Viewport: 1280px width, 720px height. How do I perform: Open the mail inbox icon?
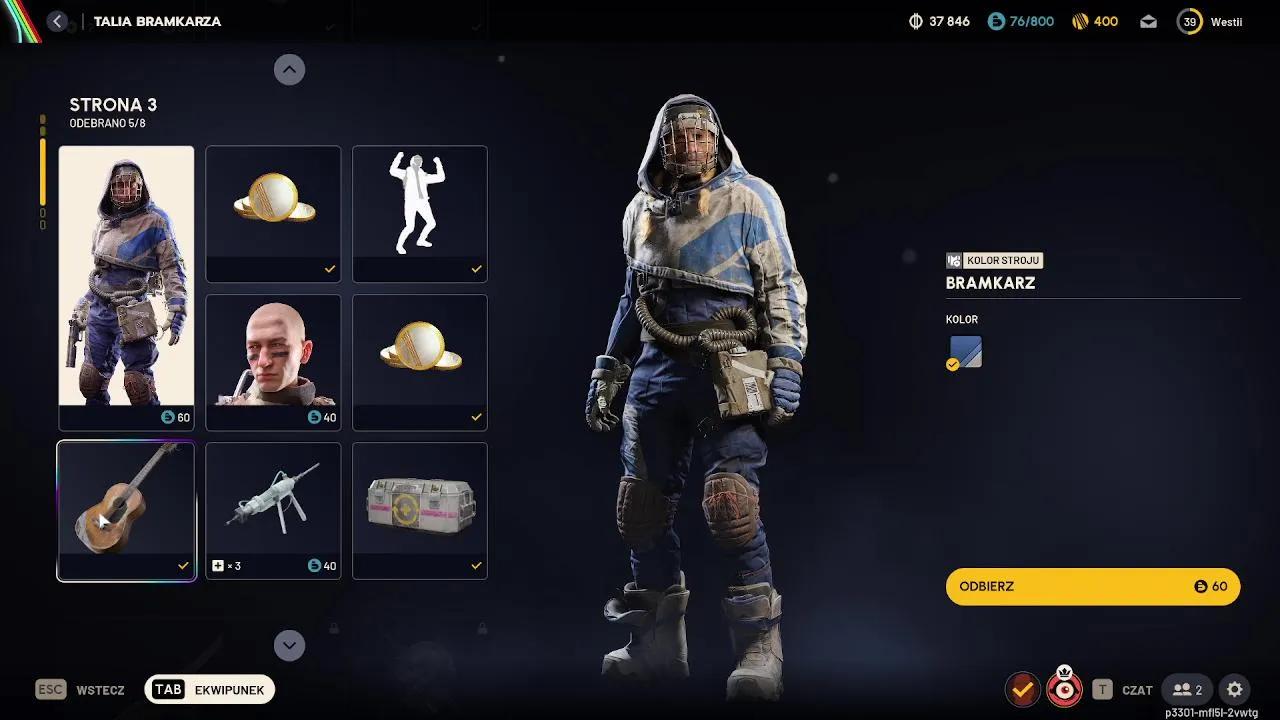[x=1147, y=20]
